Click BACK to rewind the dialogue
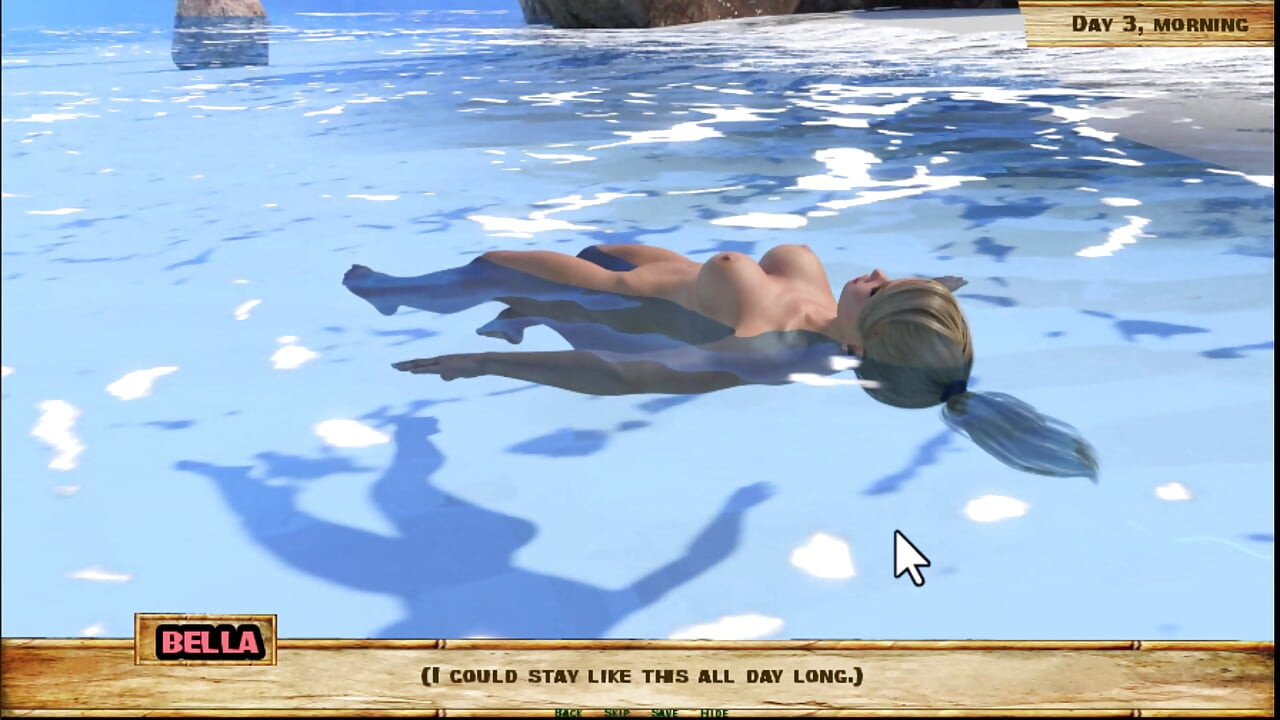This screenshot has height=720, width=1280. 568,713
